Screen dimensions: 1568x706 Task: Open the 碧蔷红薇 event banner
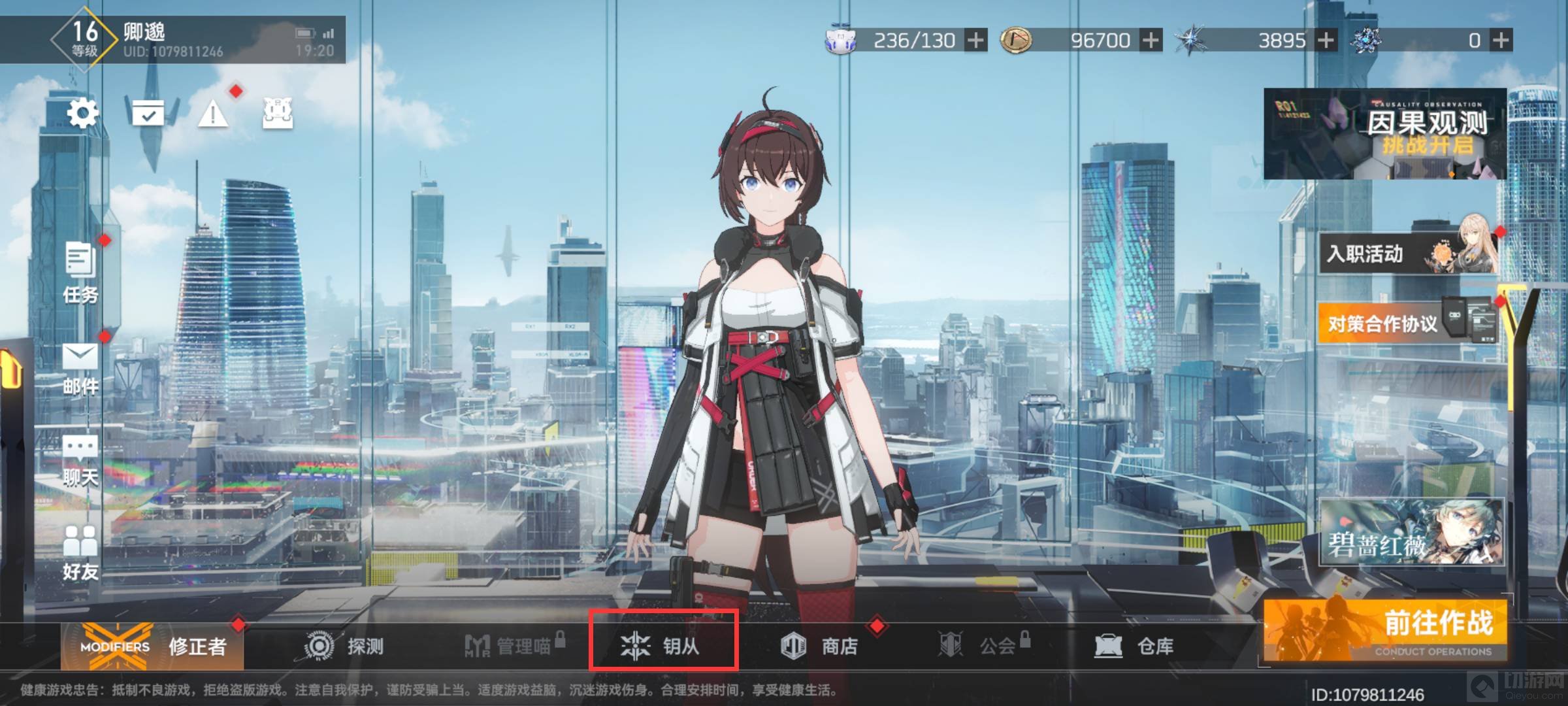(x=1411, y=531)
